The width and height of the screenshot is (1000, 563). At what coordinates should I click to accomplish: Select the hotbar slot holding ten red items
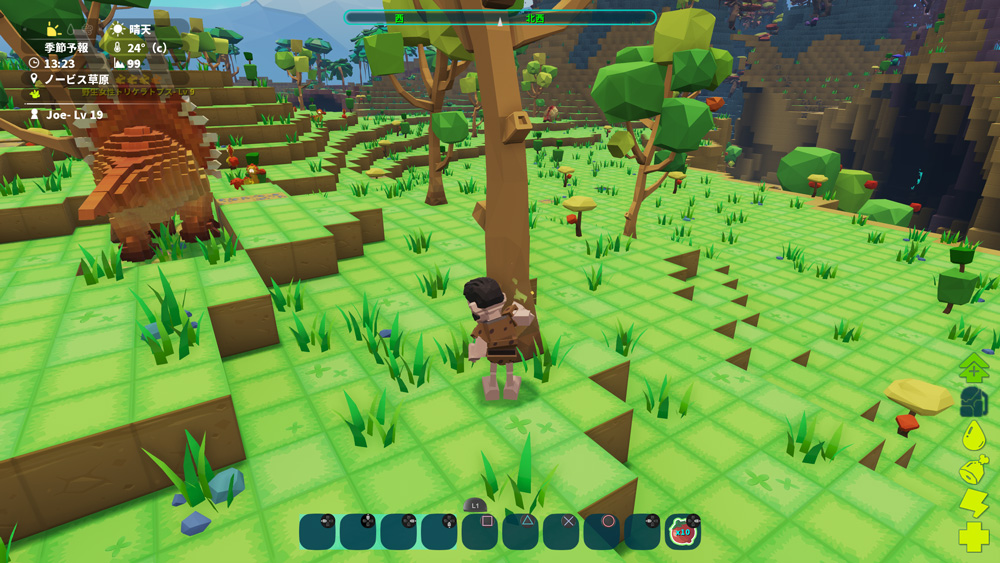click(x=683, y=532)
